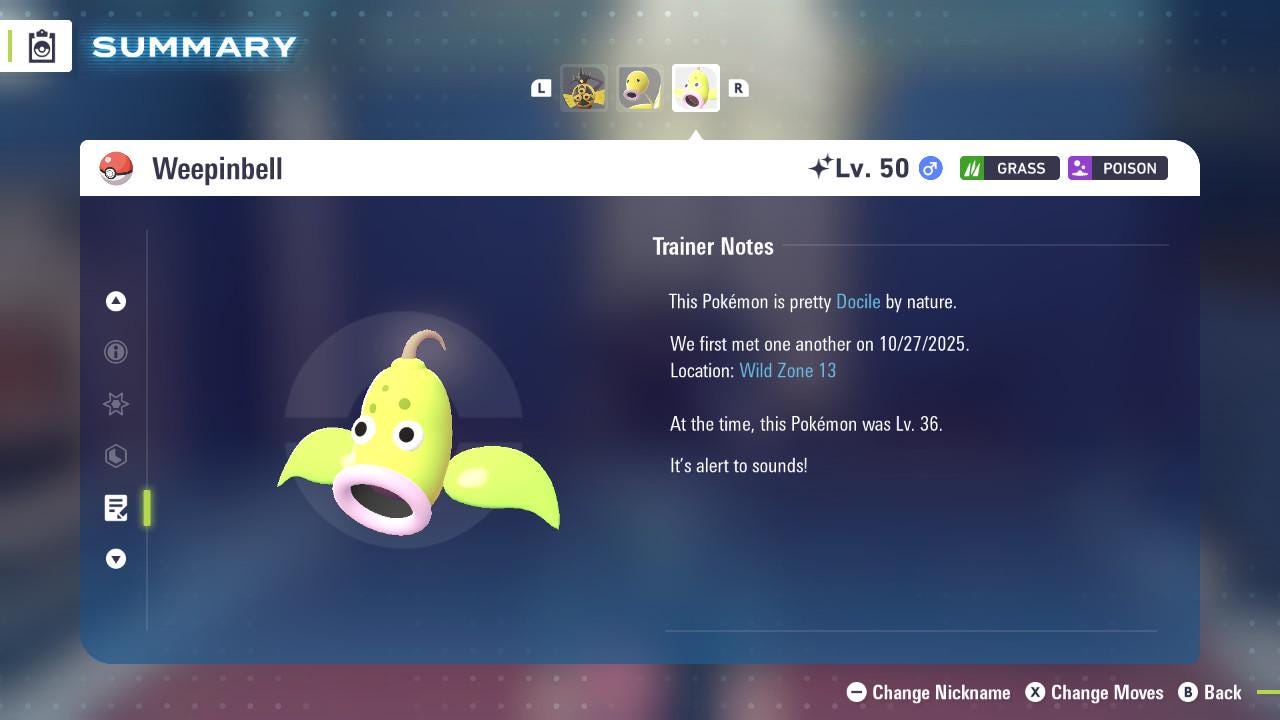1280x720 pixels.
Task: Click the POISON type badge
Action: click(x=1117, y=168)
